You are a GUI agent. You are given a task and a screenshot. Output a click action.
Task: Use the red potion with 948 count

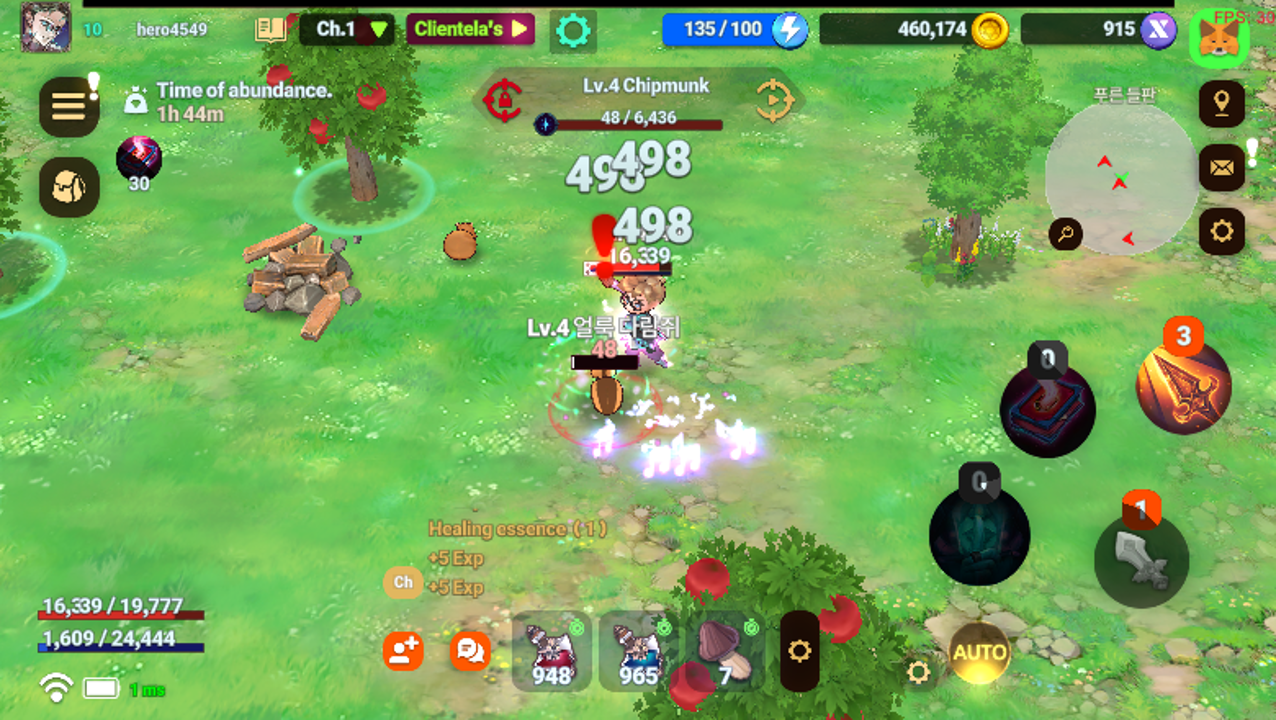[551, 652]
